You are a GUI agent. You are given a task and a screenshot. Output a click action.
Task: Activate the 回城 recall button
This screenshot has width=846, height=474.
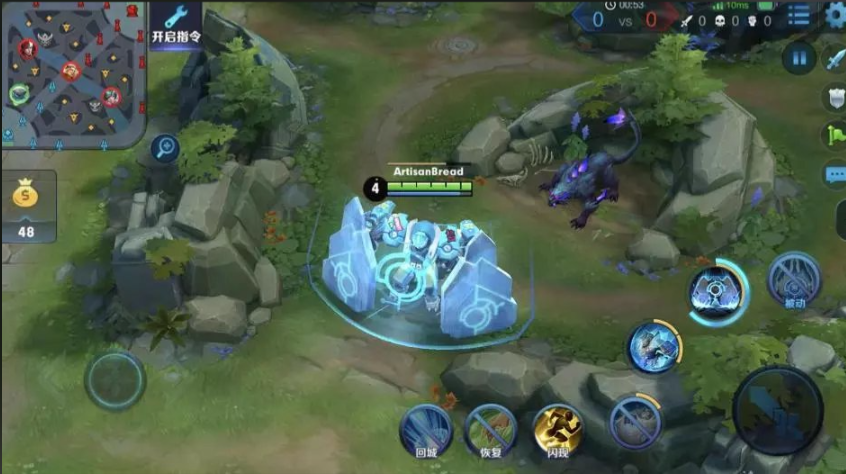pyautogui.click(x=426, y=428)
